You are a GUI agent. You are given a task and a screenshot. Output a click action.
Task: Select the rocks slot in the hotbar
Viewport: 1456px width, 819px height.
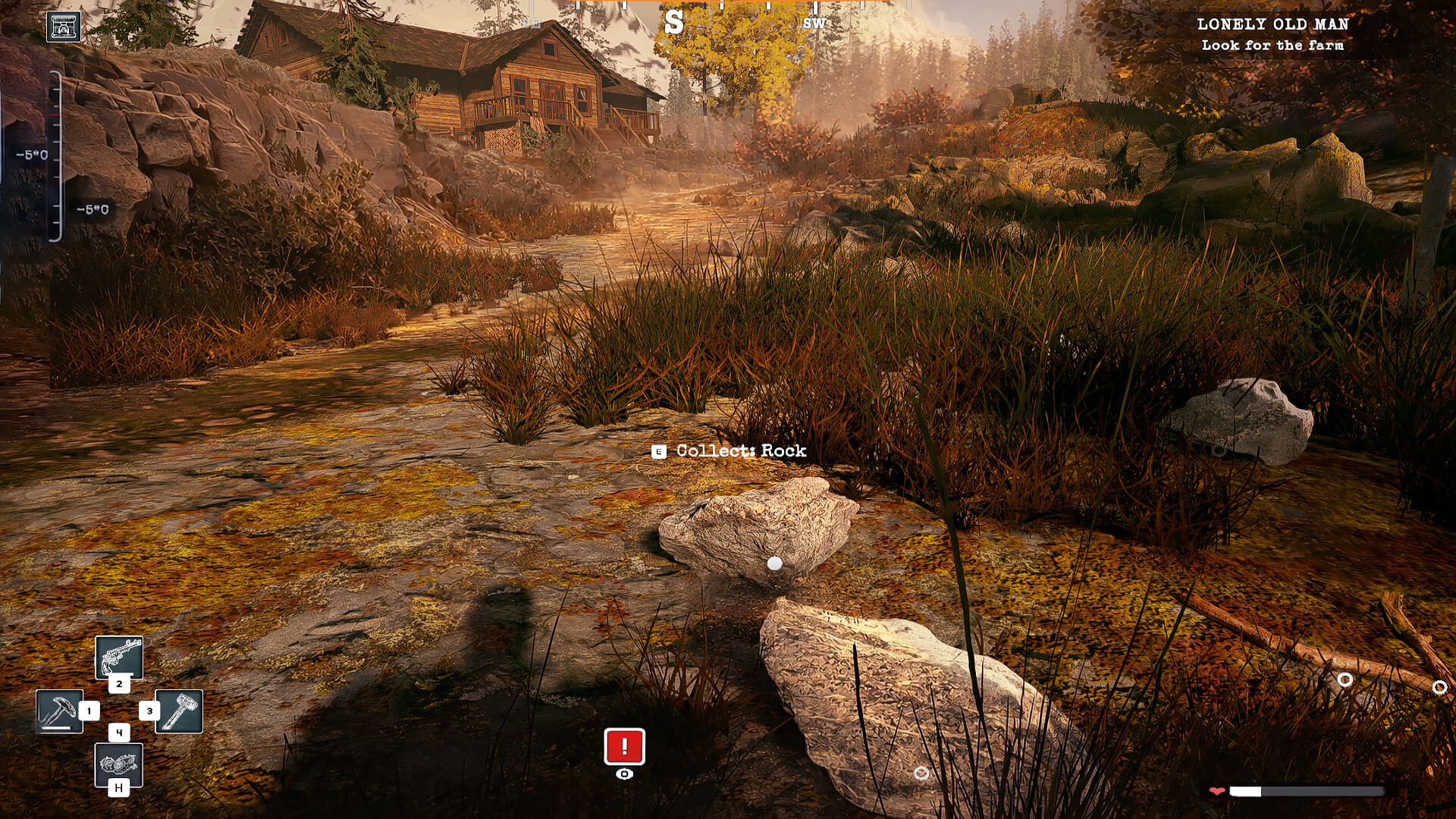pyautogui.click(x=119, y=764)
